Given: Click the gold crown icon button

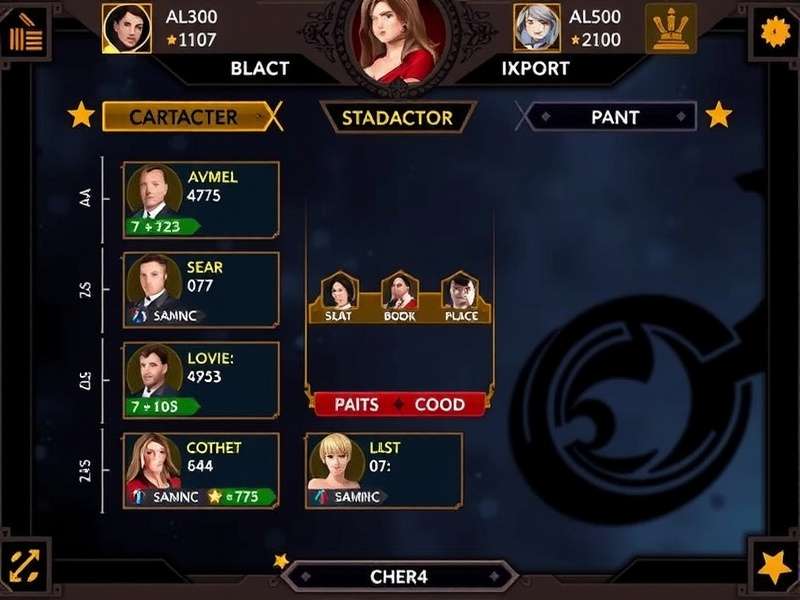Looking at the screenshot, I should pyautogui.click(x=671, y=29).
